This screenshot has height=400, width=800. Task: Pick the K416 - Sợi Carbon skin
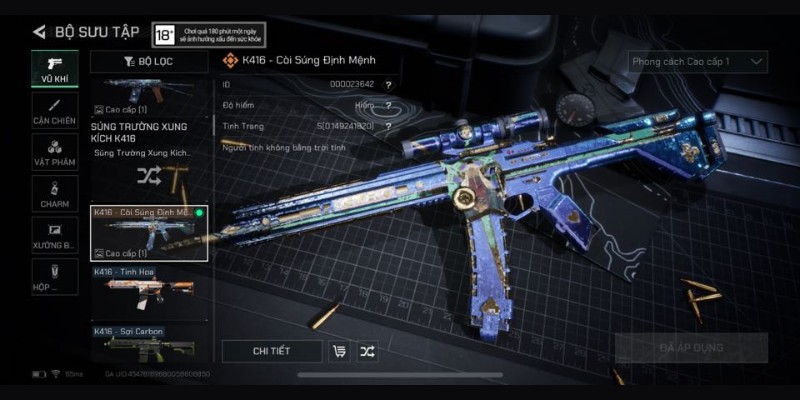click(x=149, y=343)
